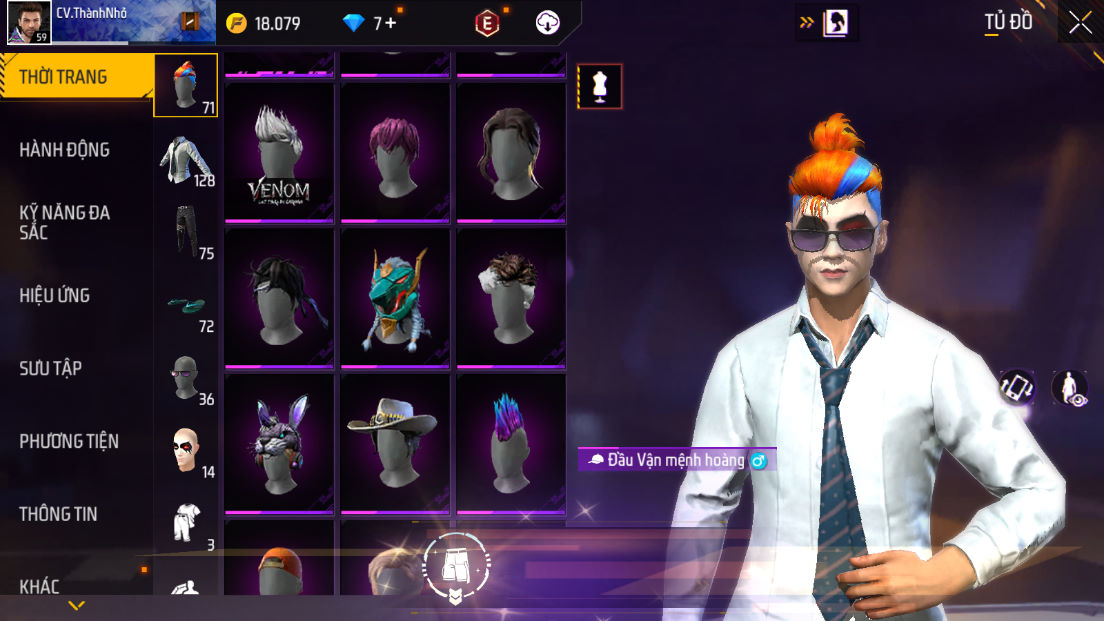
Task: Switch to the HÀNH ĐỘNG tab
Action: [x=65, y=150]
